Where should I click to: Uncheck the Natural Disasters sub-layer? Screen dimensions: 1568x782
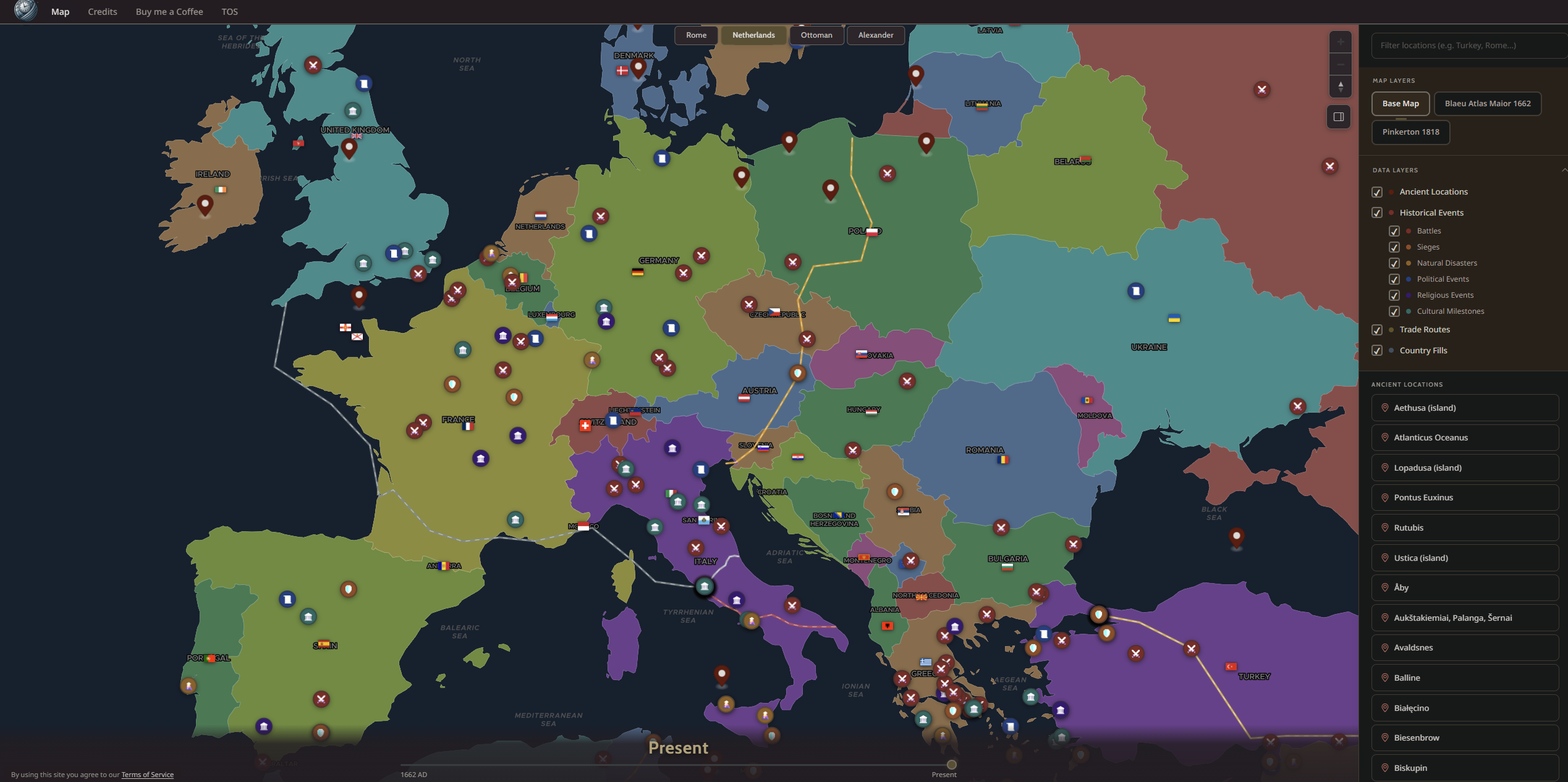[x=1394, y=263]
